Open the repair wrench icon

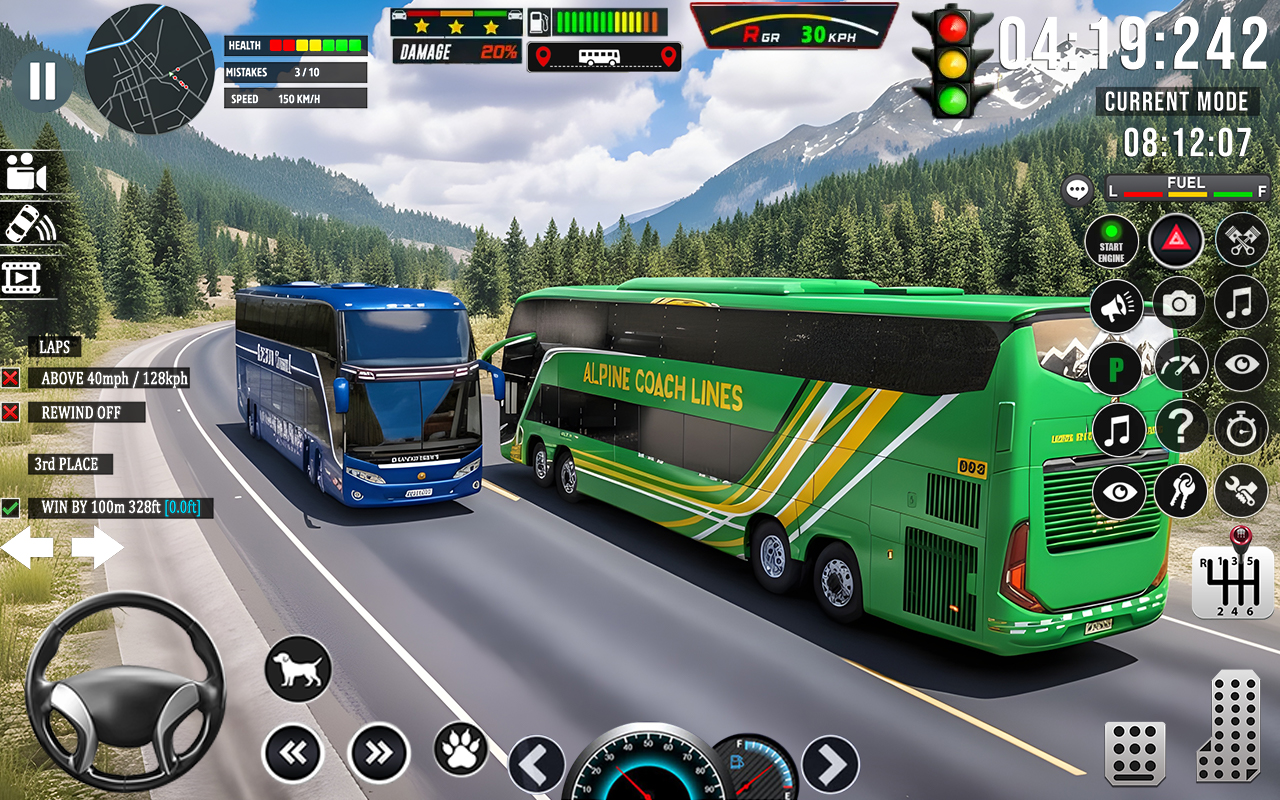coord(1240,490)
